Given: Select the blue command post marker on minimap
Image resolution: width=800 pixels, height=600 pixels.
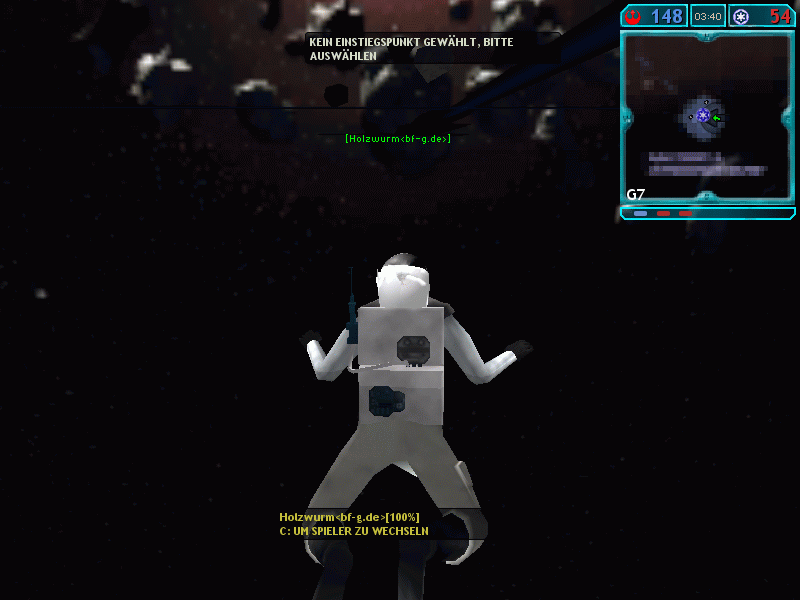Looking at the screenshot, I should click(704, 116).
